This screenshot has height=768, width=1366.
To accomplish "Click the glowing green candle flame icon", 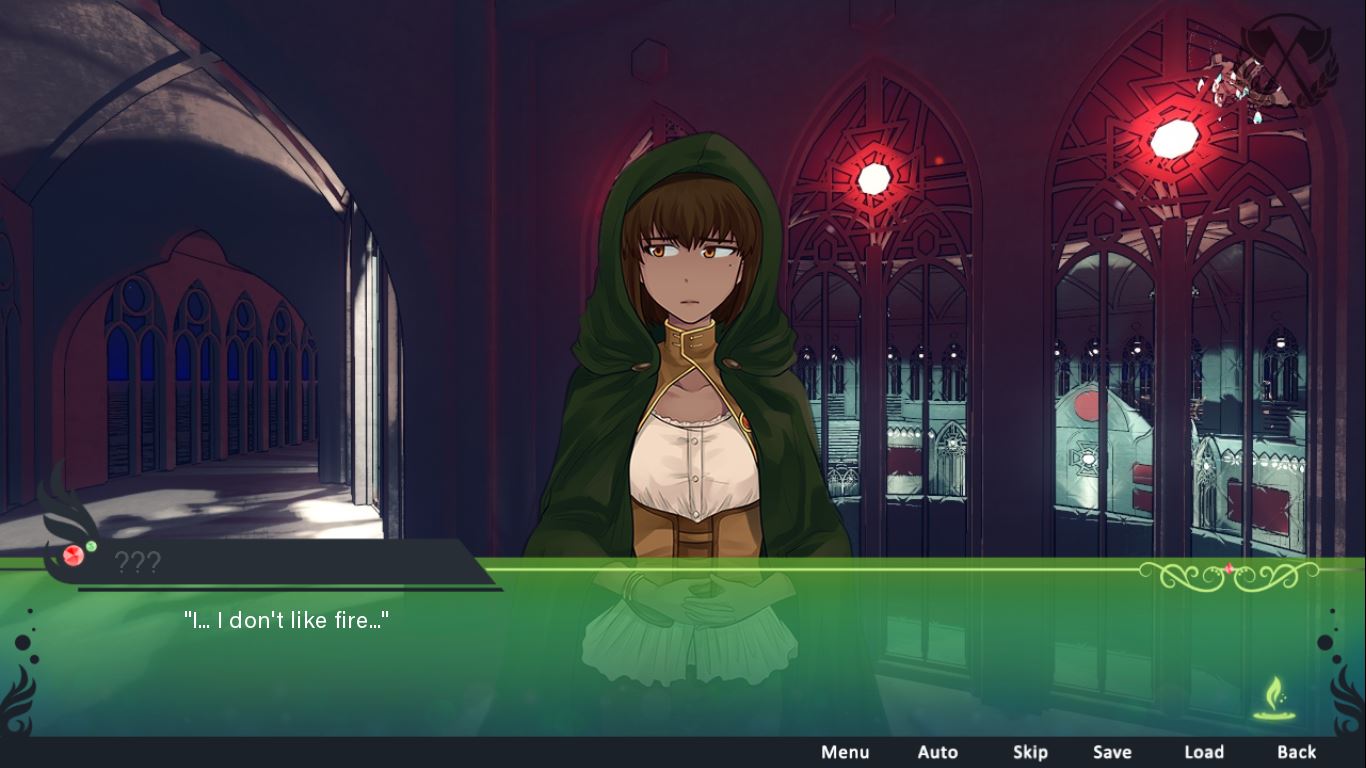I will [x=1276, y=694].
